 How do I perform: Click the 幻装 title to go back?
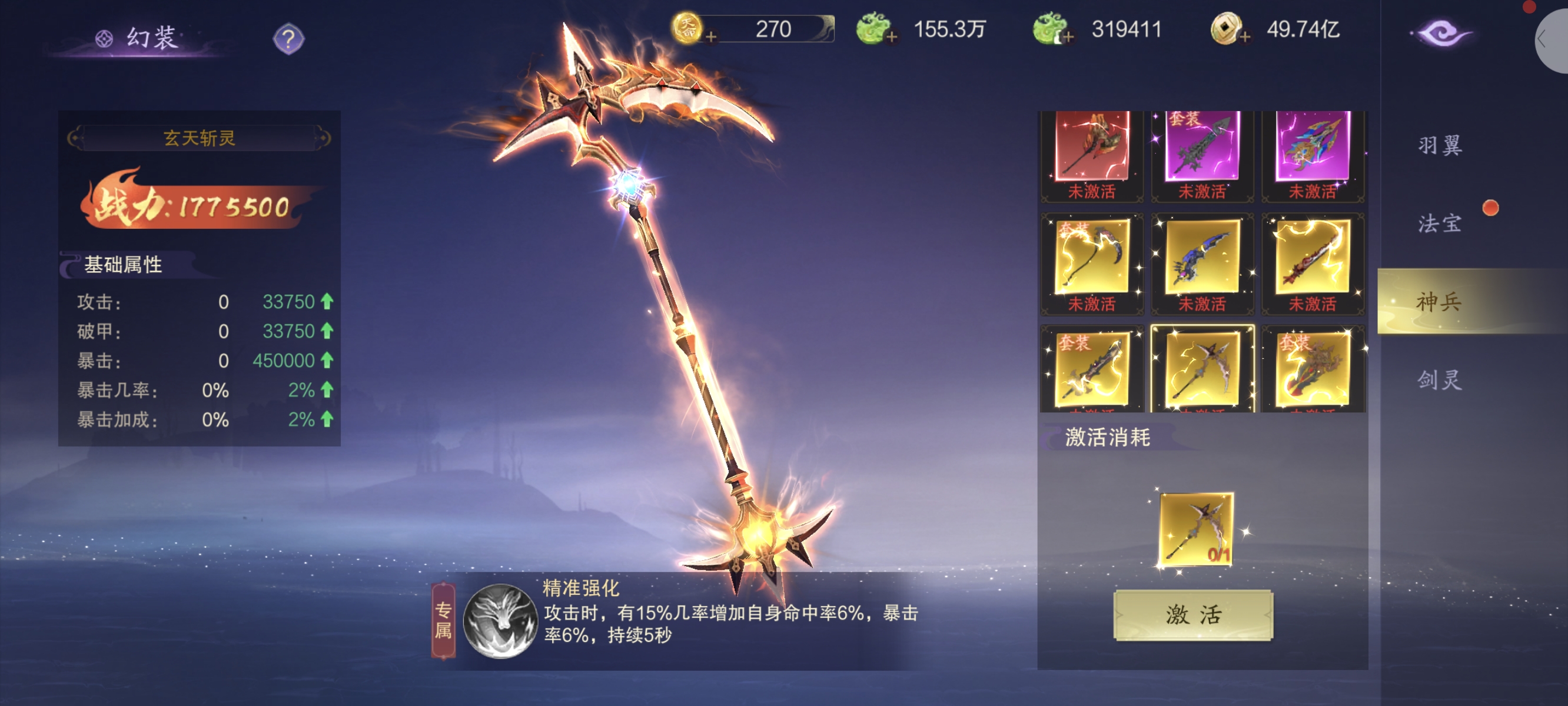click(x=151, y=38)
